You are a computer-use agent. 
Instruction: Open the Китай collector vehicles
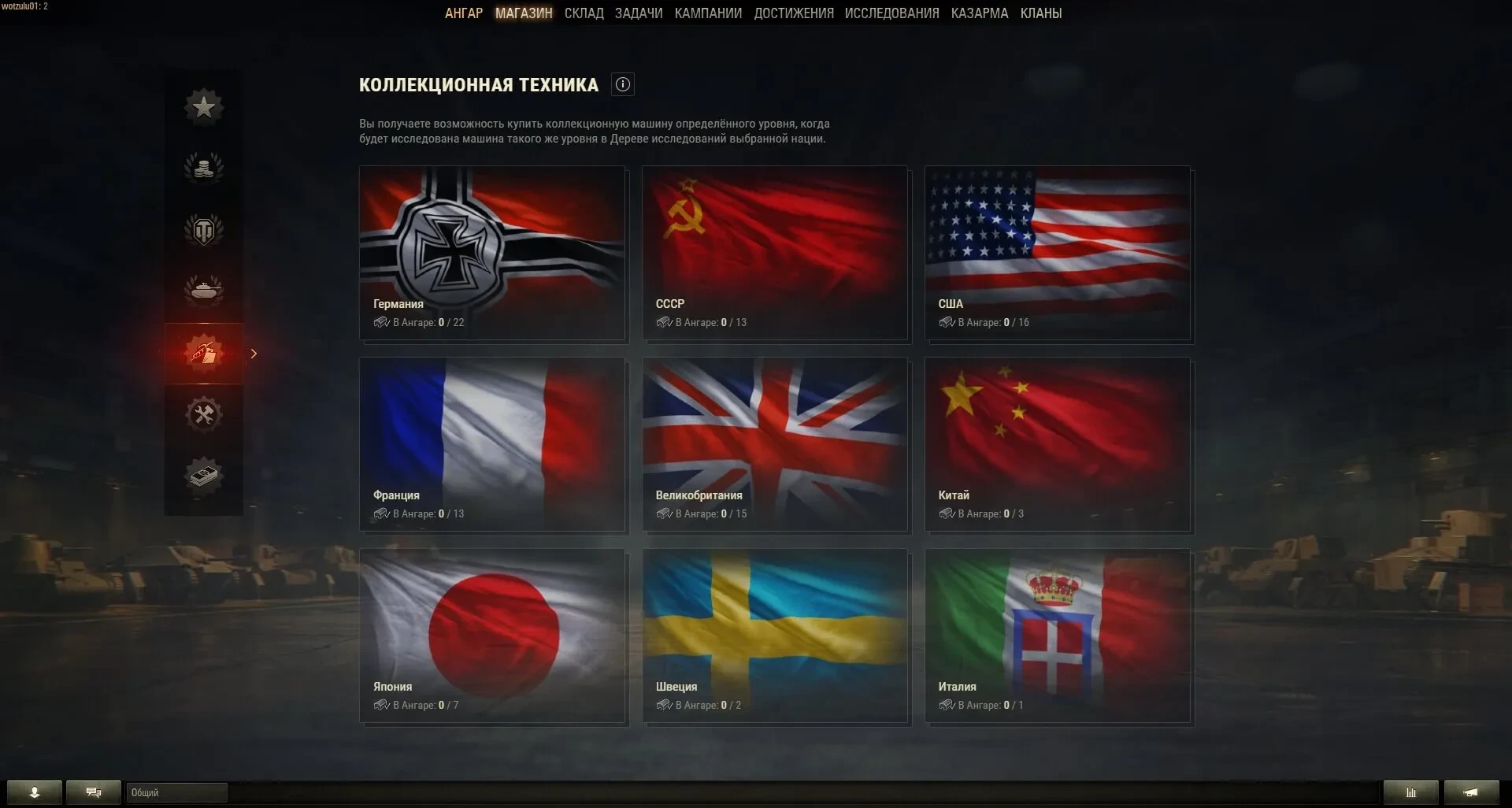(1058, 444)
